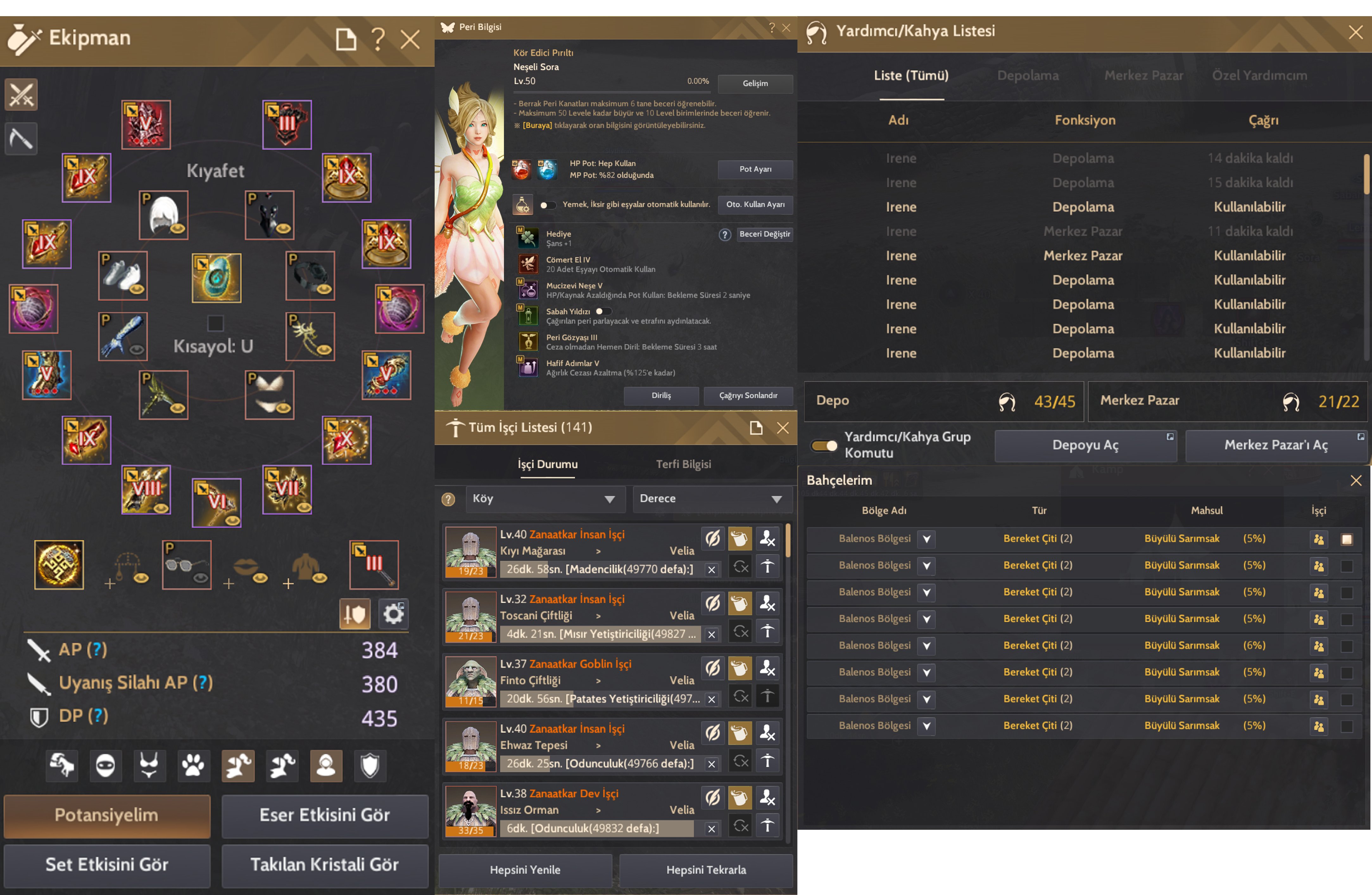The width and height of the screenshot is (1372, 895).
Task: Click the Depoyu Aç button
Action: coord(1086,445)
